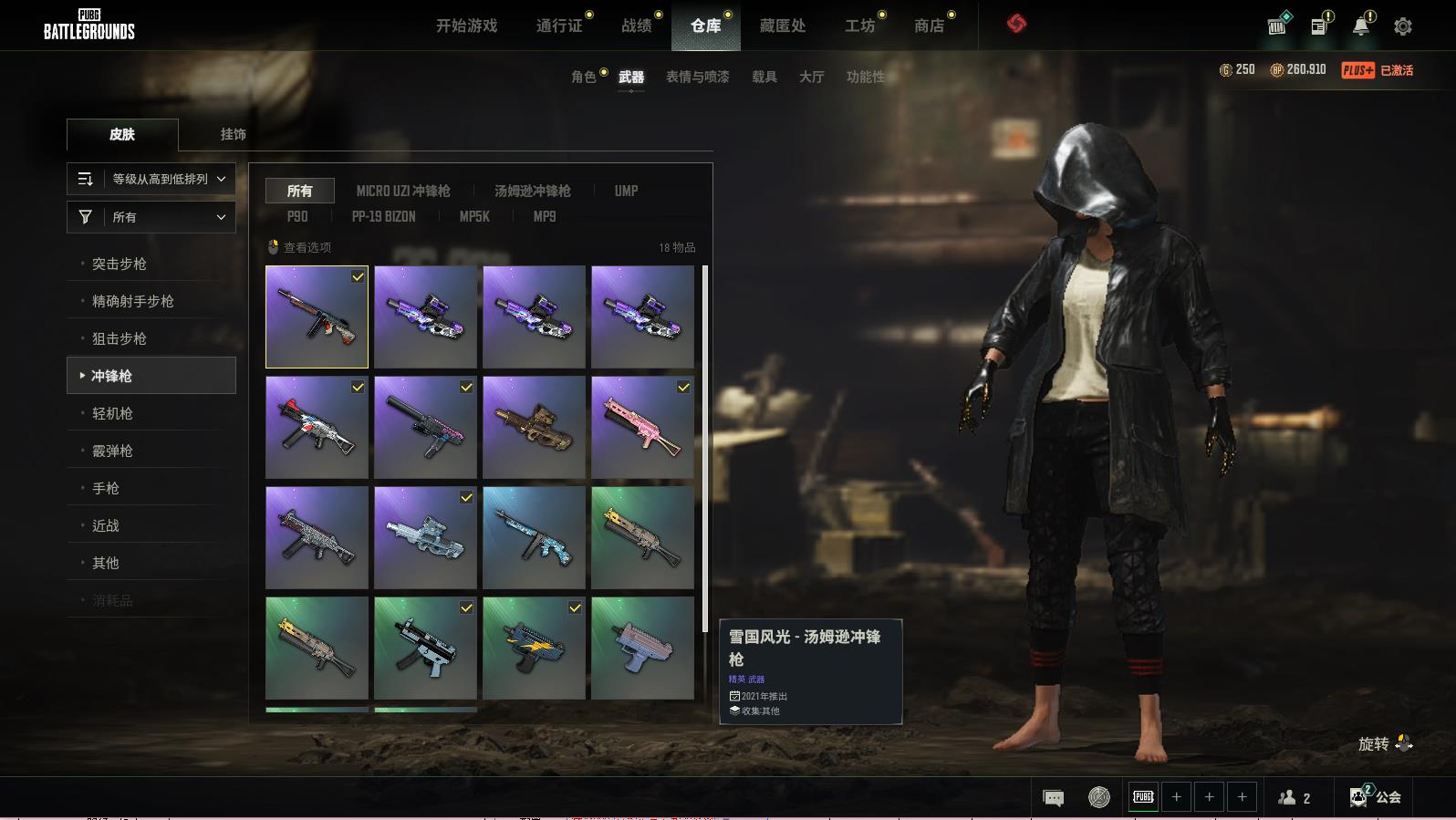Go to the 工坊 workshop tab
This screenshot has height=820, width=1456.
[x=859, y=26]
